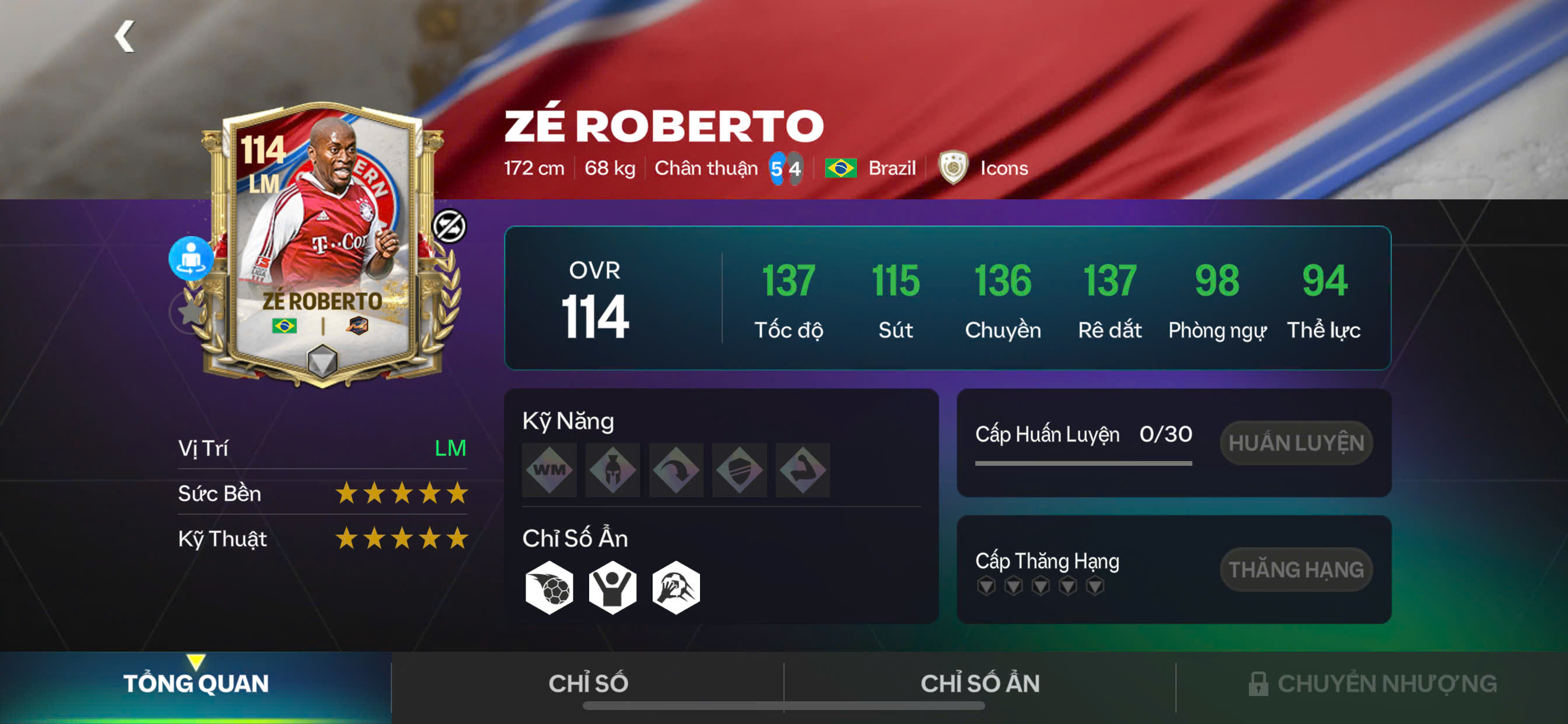Tap the spartan helmet skill icon
Screen dimensions: 1568x724
(612, 470)
